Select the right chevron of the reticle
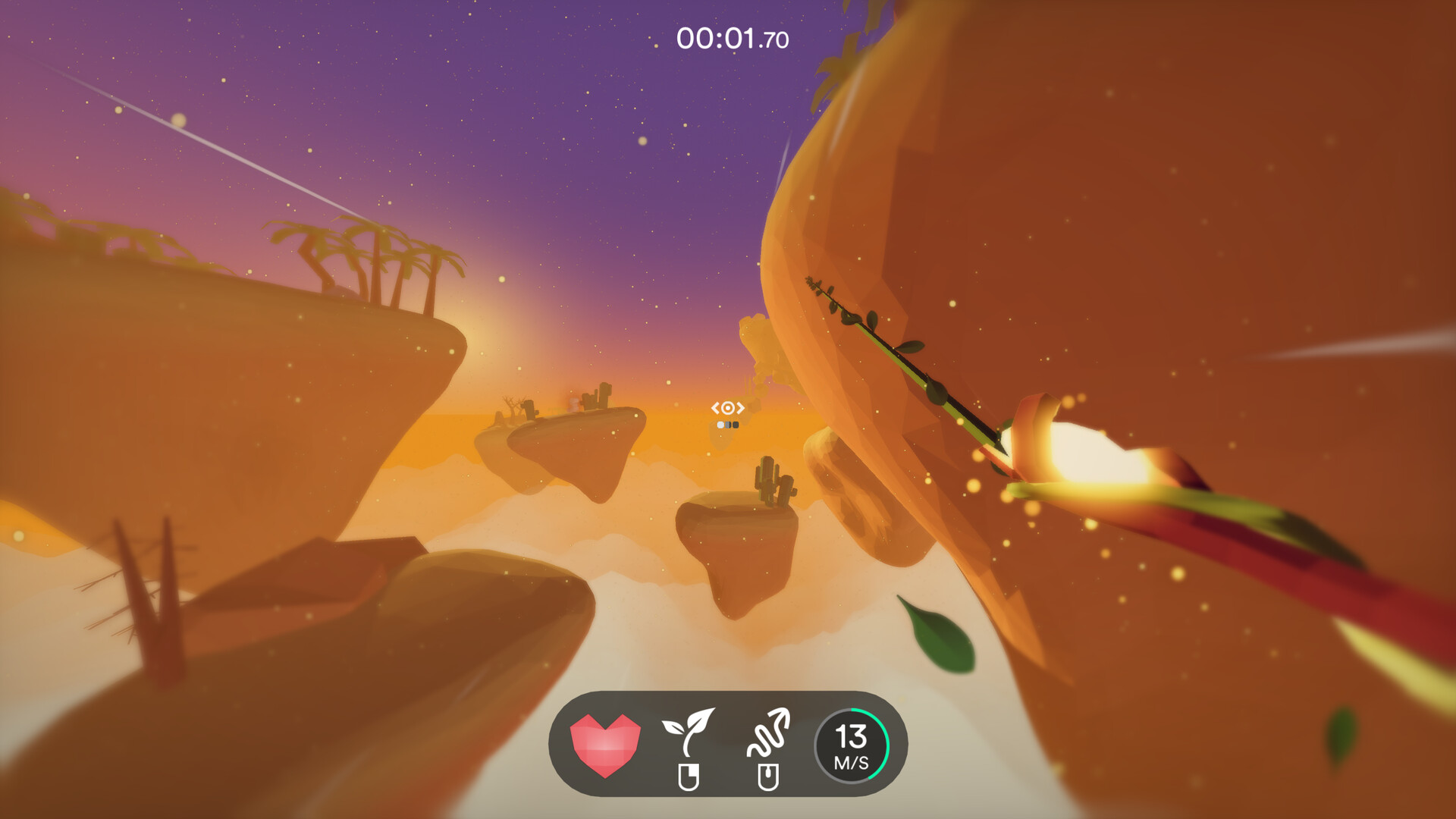 (x=741, y=407)
